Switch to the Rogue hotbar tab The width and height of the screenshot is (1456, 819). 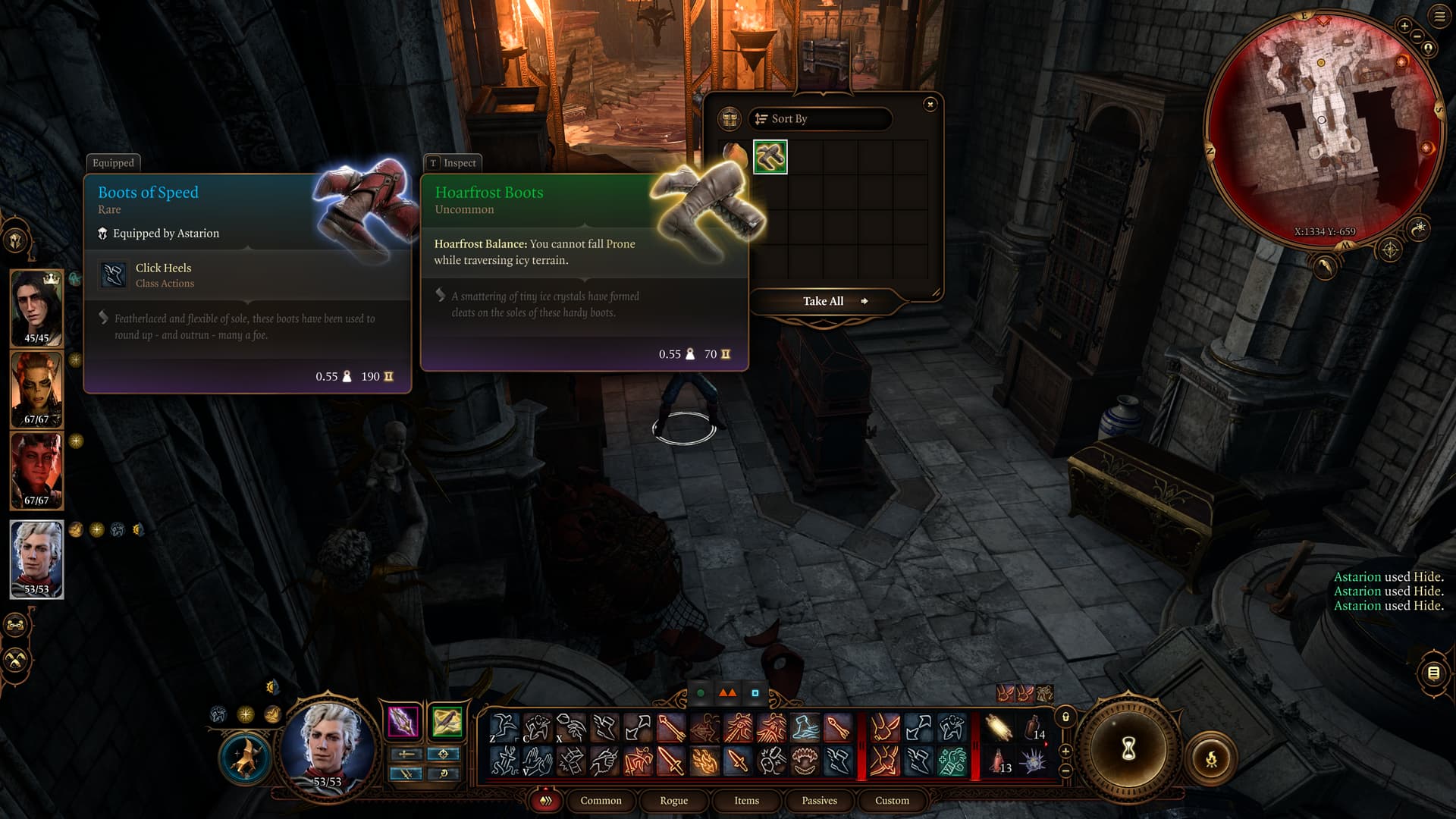[673, 801]
